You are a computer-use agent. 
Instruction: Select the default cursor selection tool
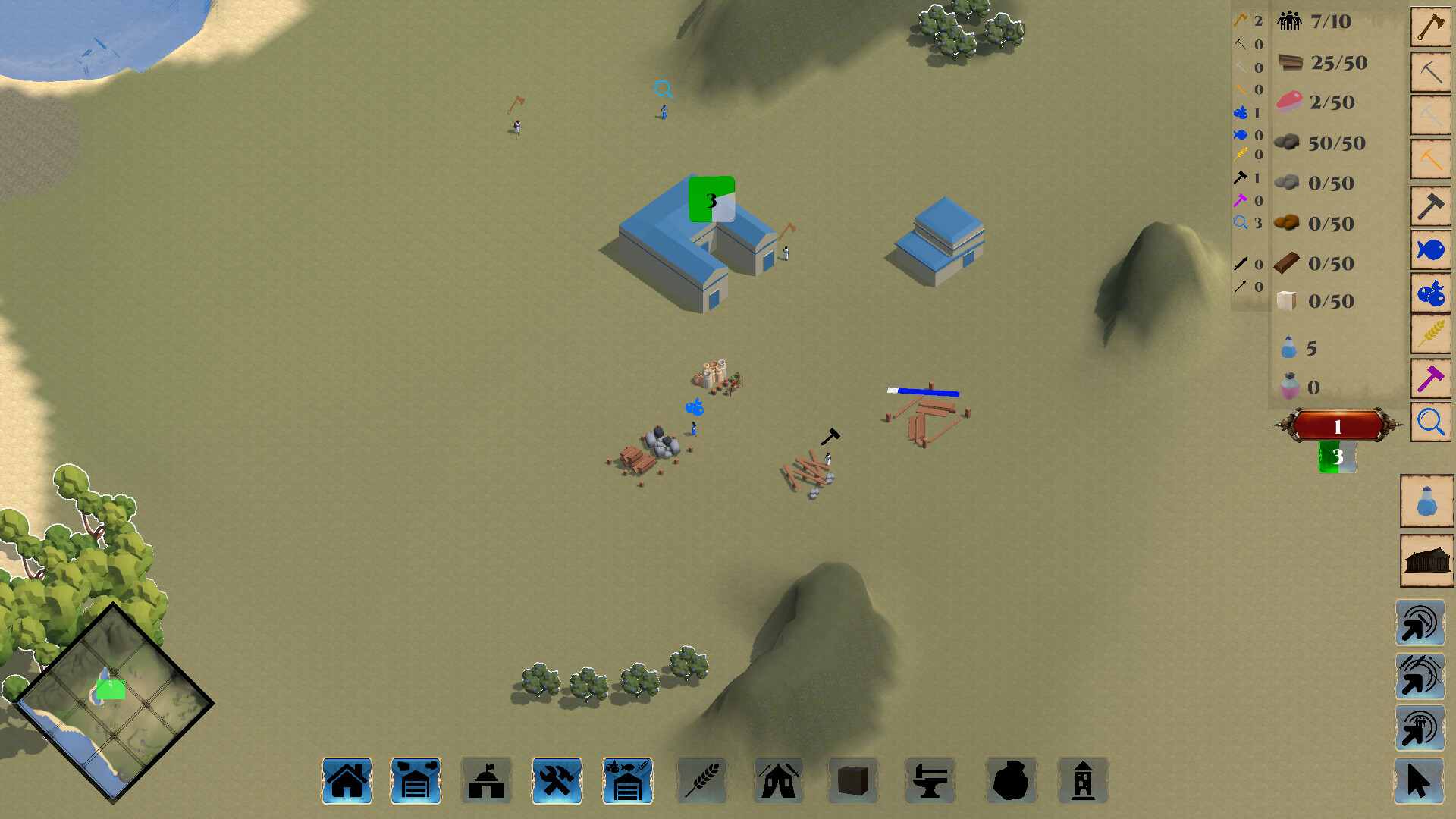pyautogui.click(x=1420, y=781)
